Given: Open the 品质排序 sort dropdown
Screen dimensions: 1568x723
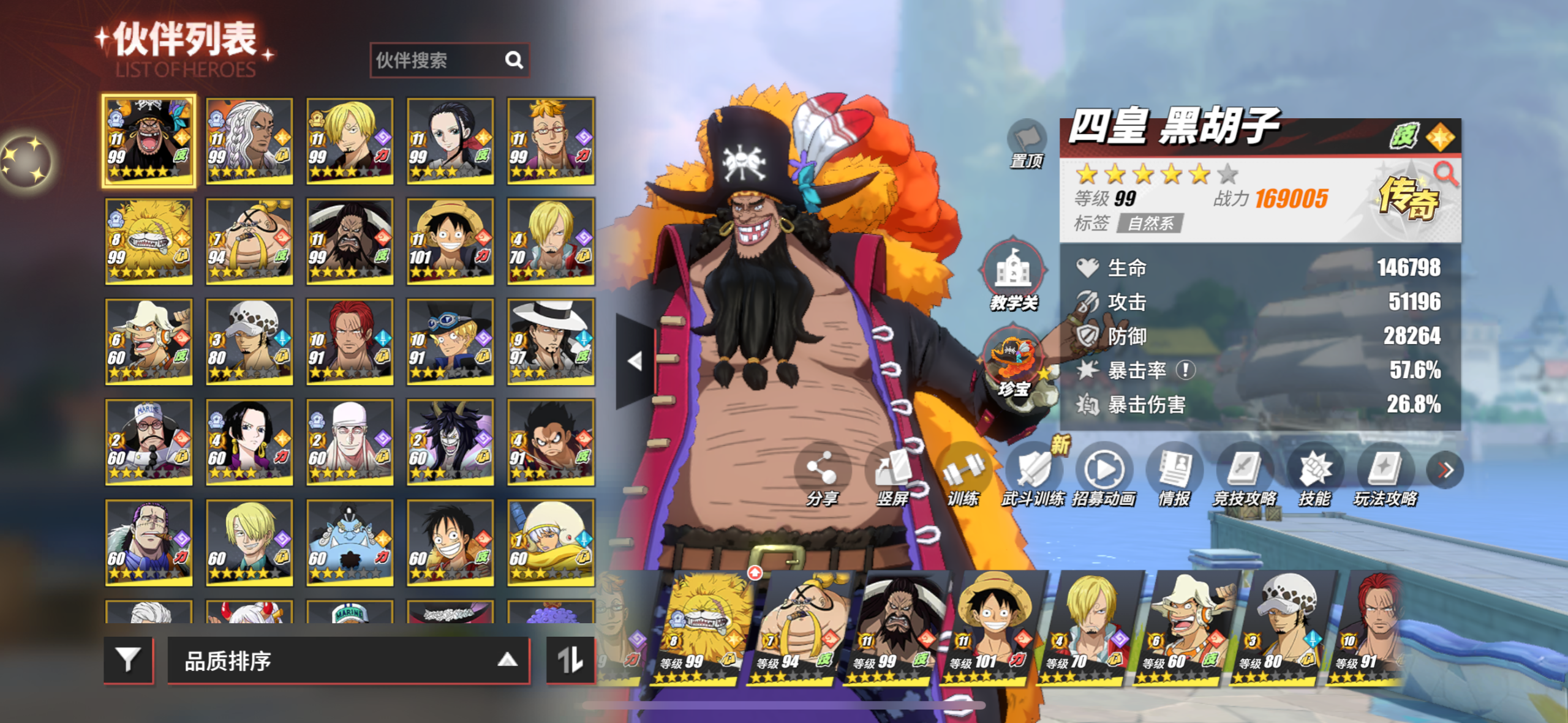Looking at the screenshot, I should click(348, 661).
